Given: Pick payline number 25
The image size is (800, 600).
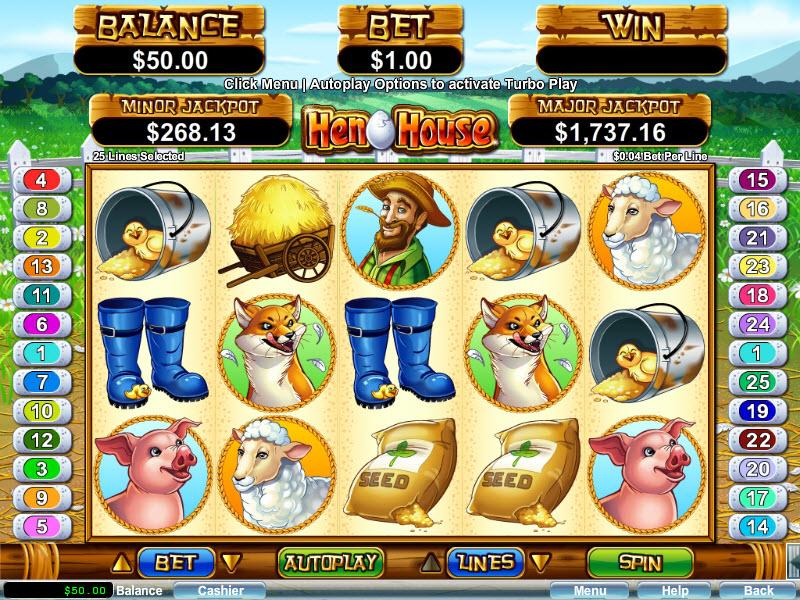Looking at the screenshot, I should tap(757, 381).
